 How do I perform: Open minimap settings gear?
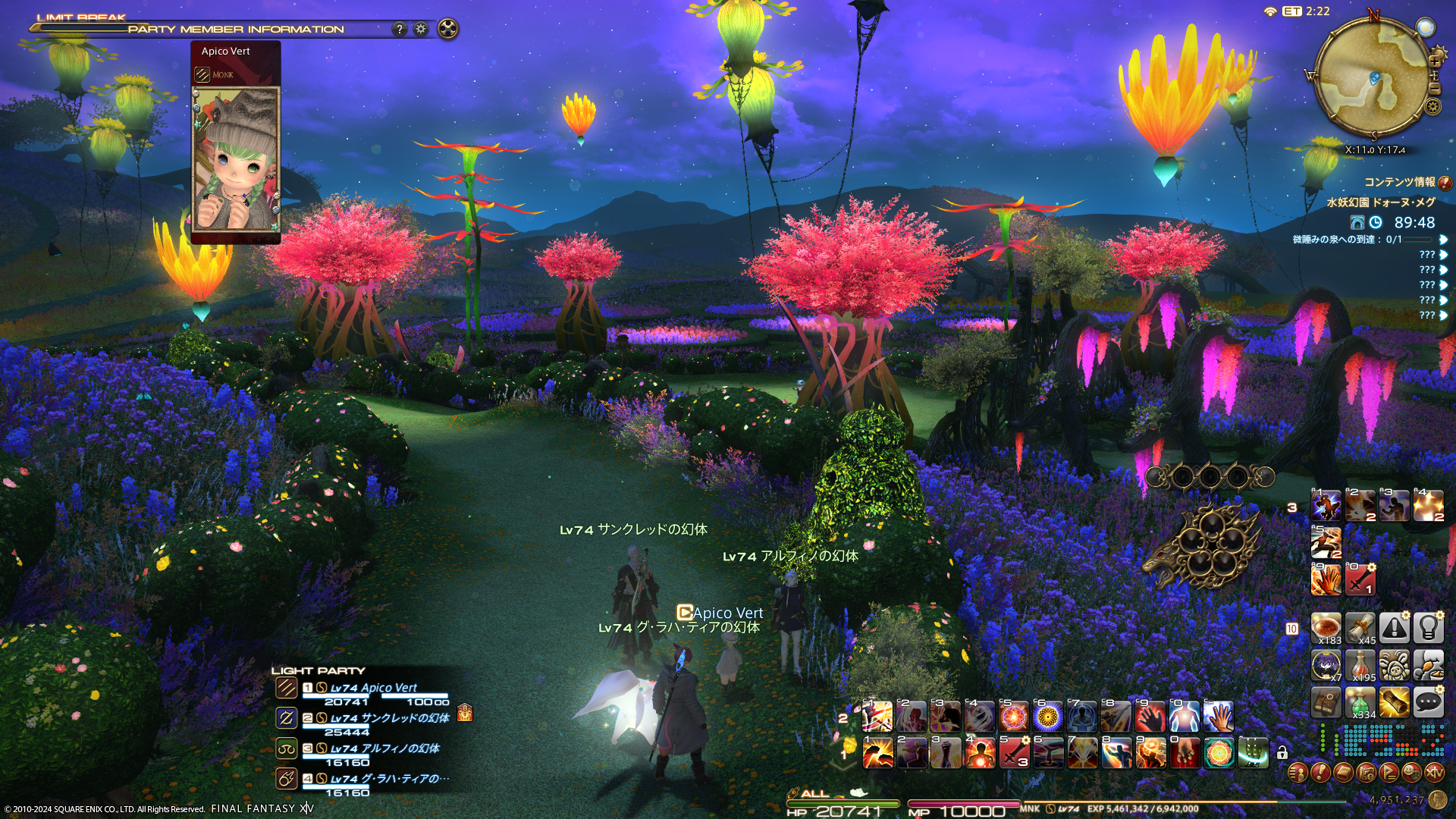(x=1432, y=106)
